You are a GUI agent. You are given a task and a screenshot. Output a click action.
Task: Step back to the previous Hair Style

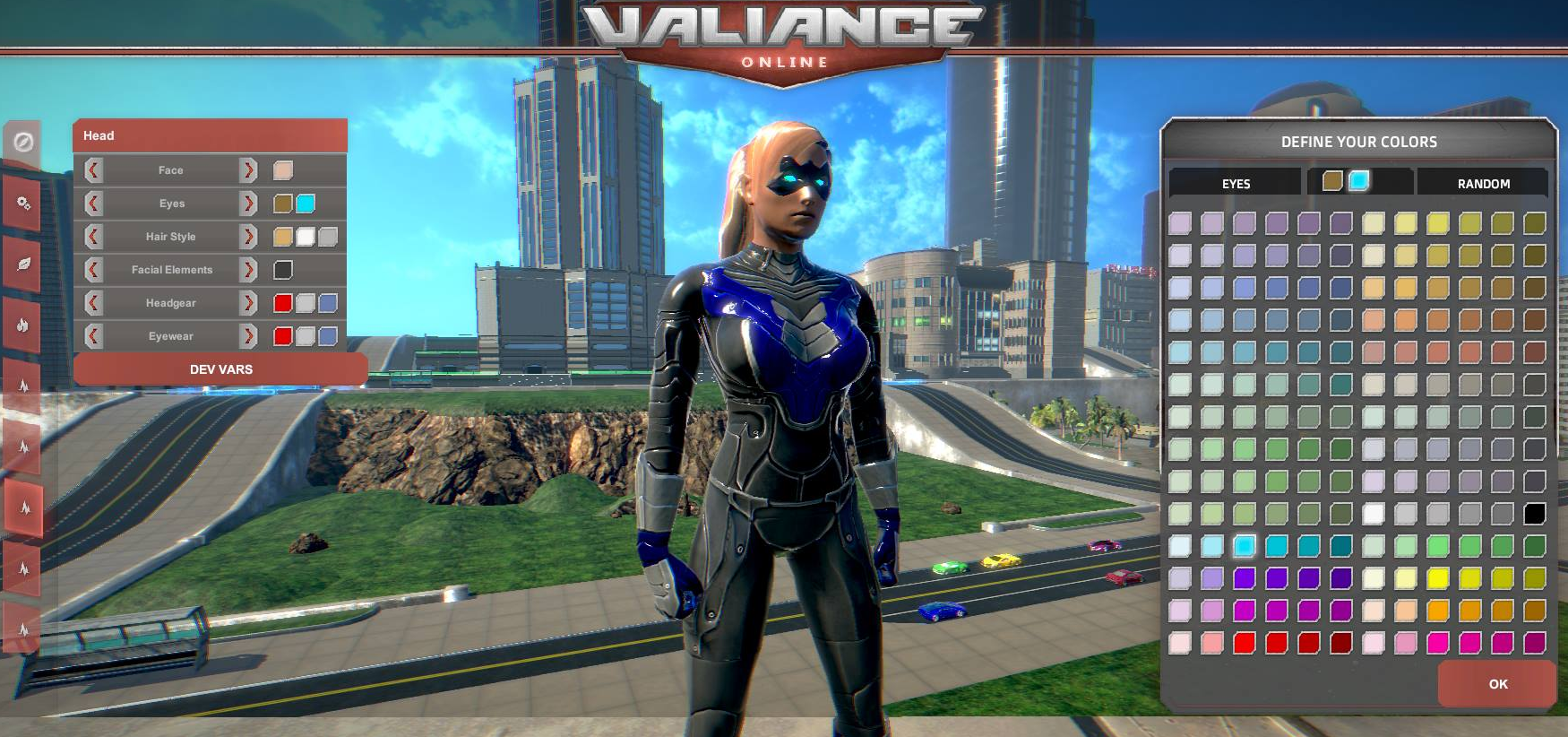(x=94, y=236)
